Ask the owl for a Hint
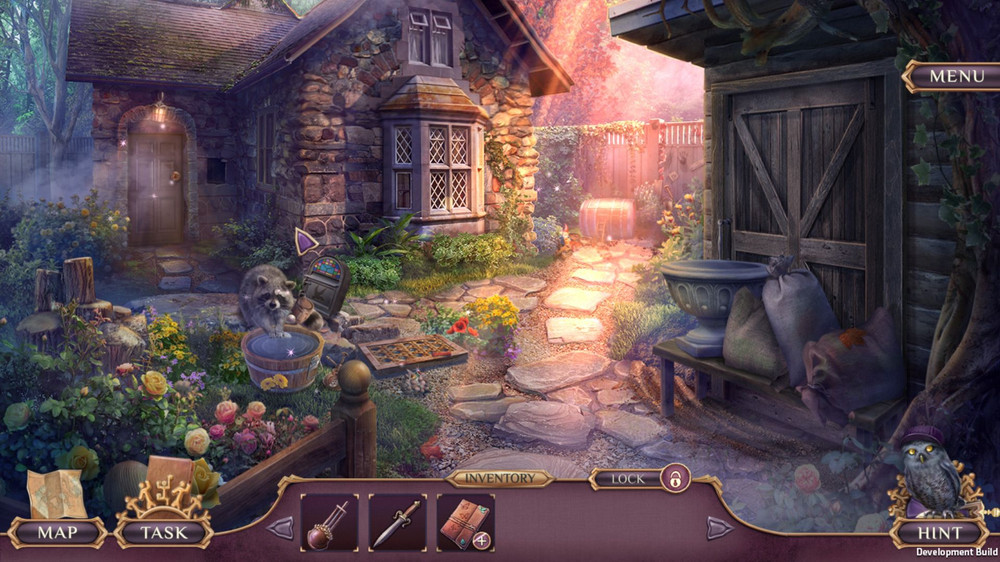 939,532
